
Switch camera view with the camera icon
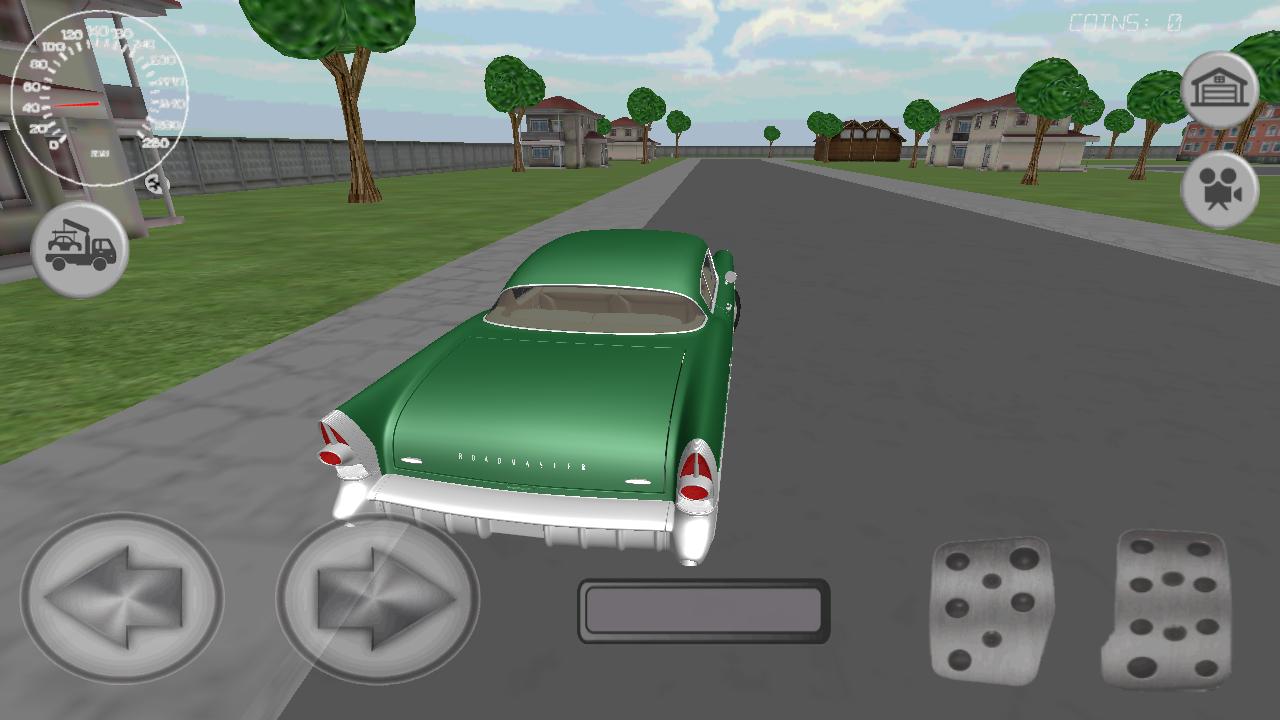click(1218, 191)
